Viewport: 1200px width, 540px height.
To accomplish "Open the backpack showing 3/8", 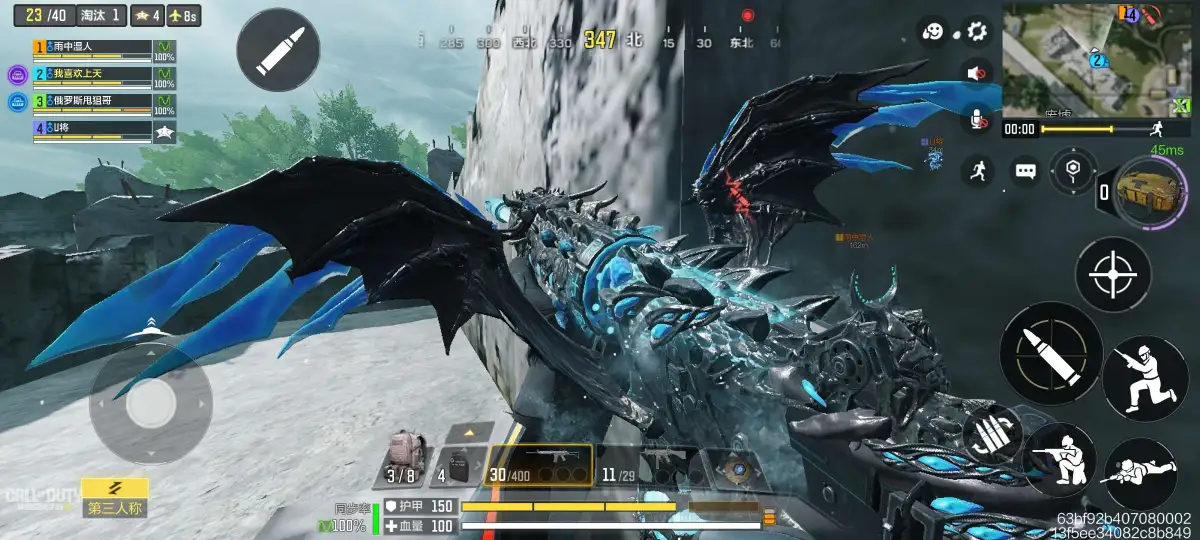I will click(404, 462).
